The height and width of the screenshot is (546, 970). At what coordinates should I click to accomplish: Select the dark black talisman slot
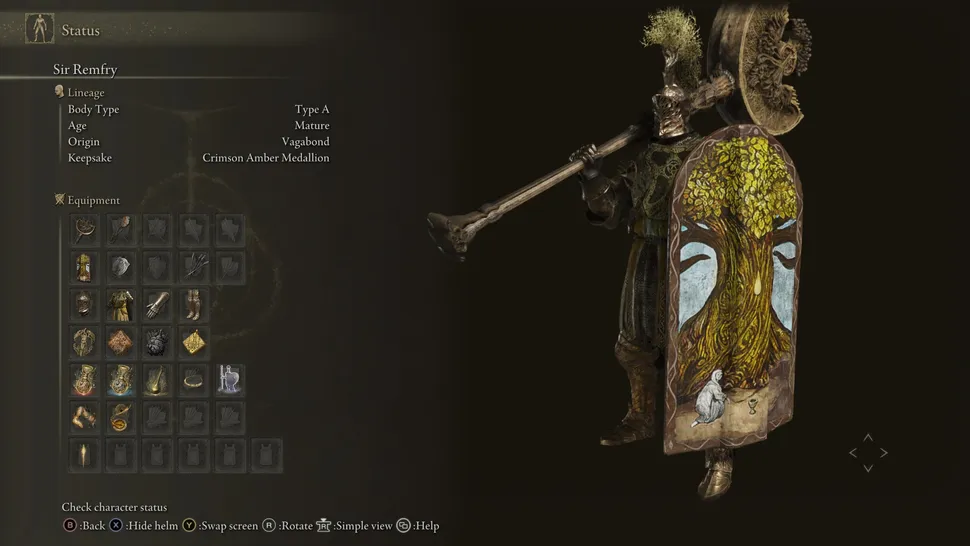[x=157, y=342]
